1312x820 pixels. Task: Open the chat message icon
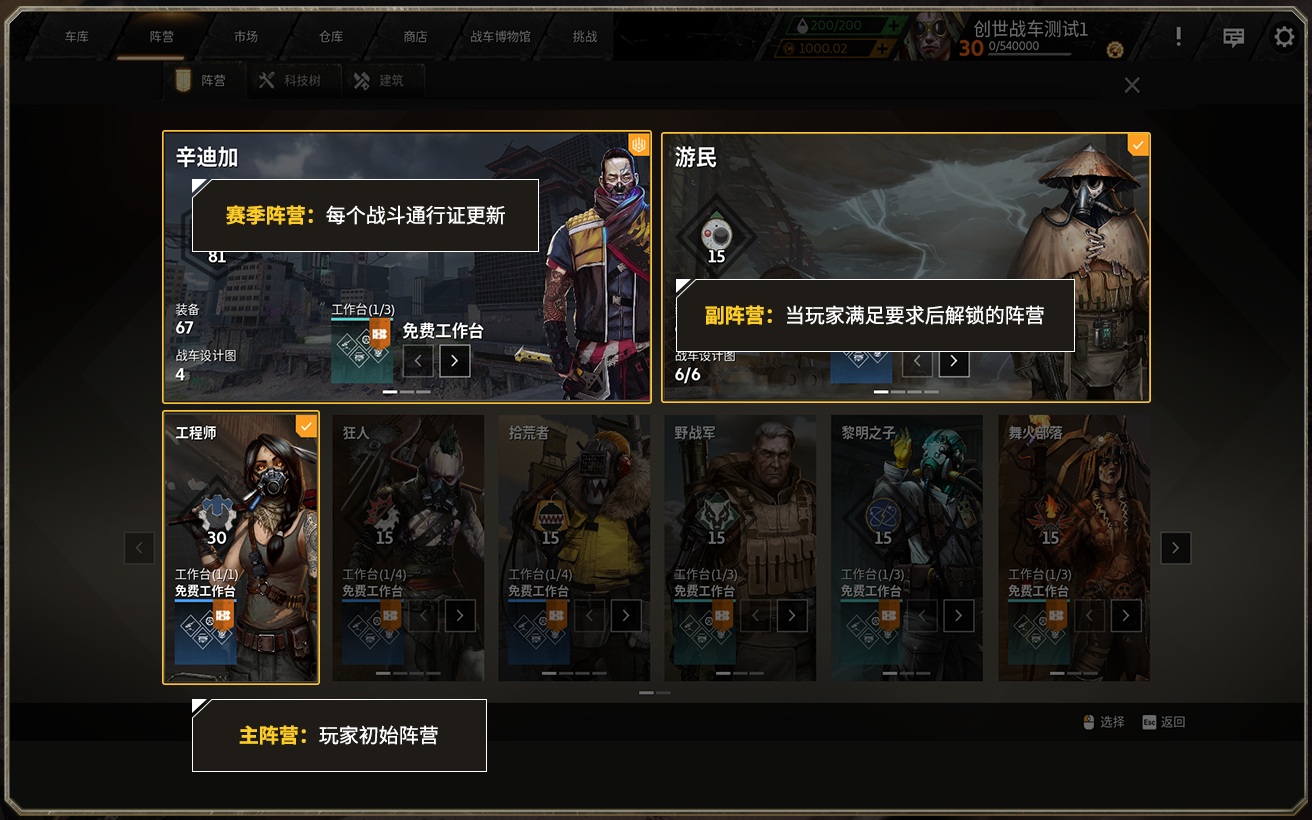click(x=1234, y=37)
